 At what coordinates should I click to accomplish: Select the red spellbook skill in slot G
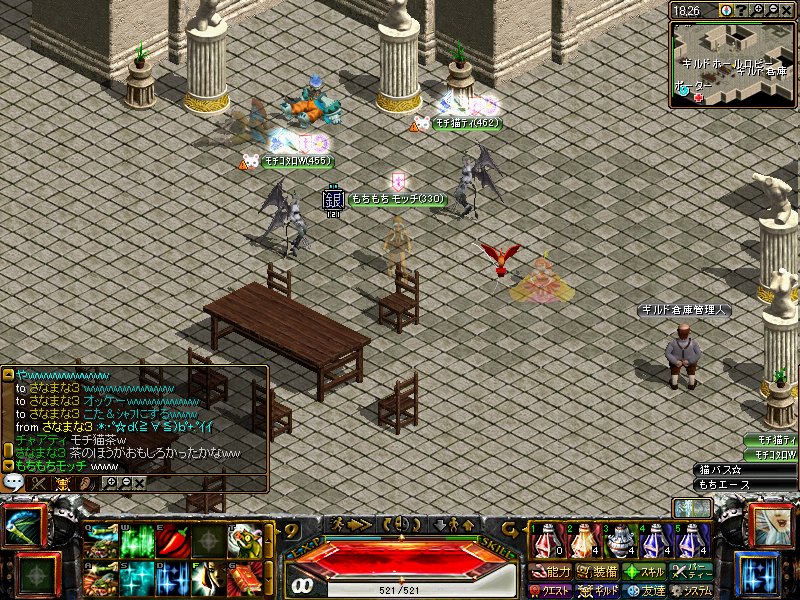[x=244, y=579]
